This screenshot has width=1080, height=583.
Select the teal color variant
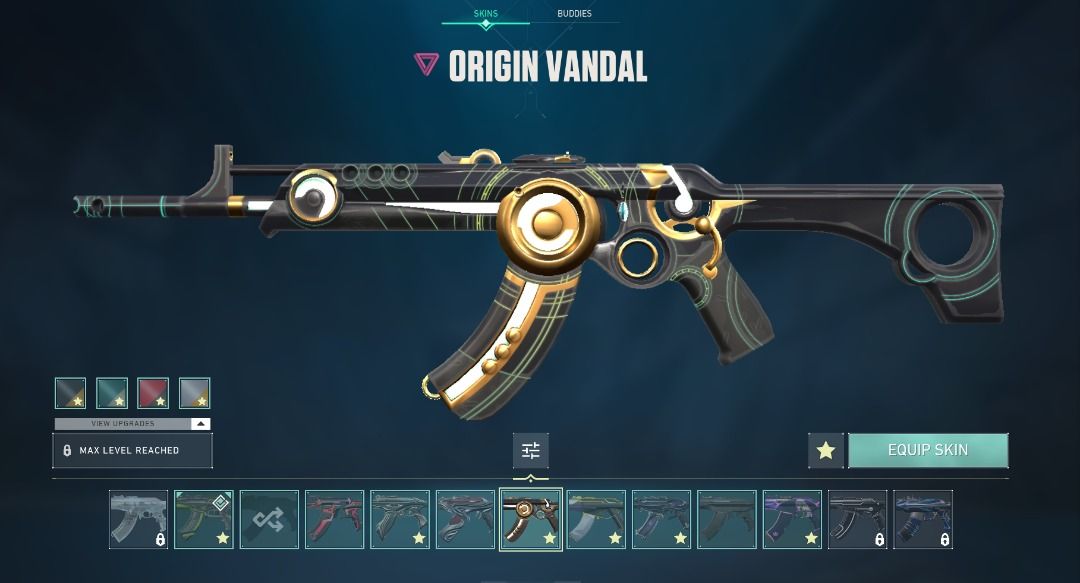(x=112, y=393)
